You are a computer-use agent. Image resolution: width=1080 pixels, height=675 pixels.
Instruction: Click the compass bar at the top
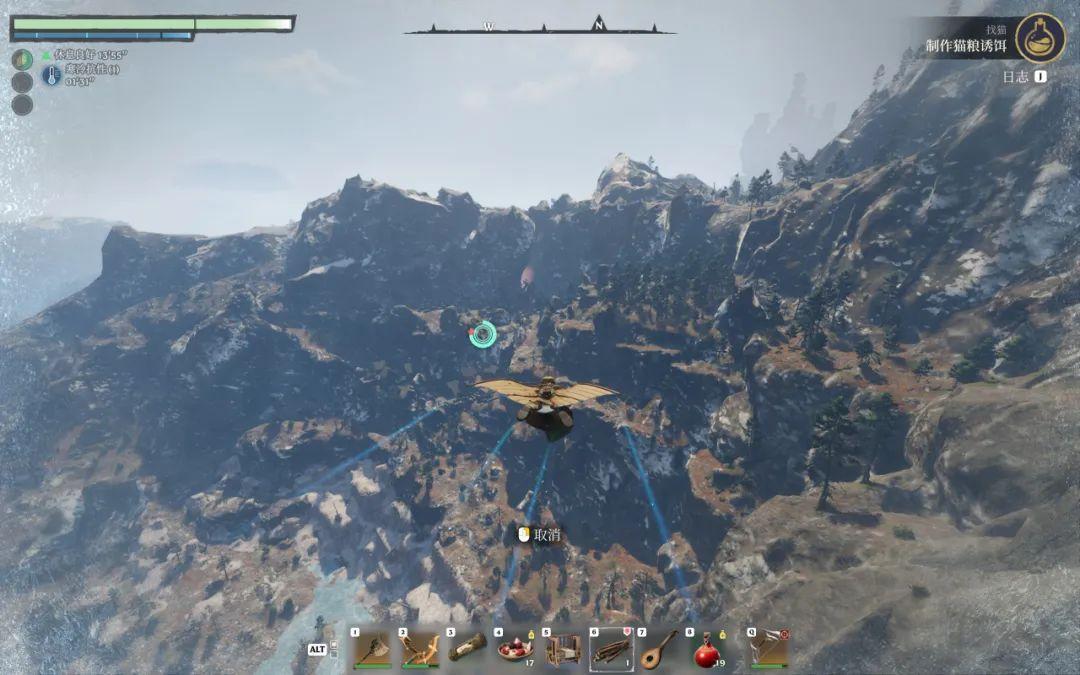[x=540, y=26]
